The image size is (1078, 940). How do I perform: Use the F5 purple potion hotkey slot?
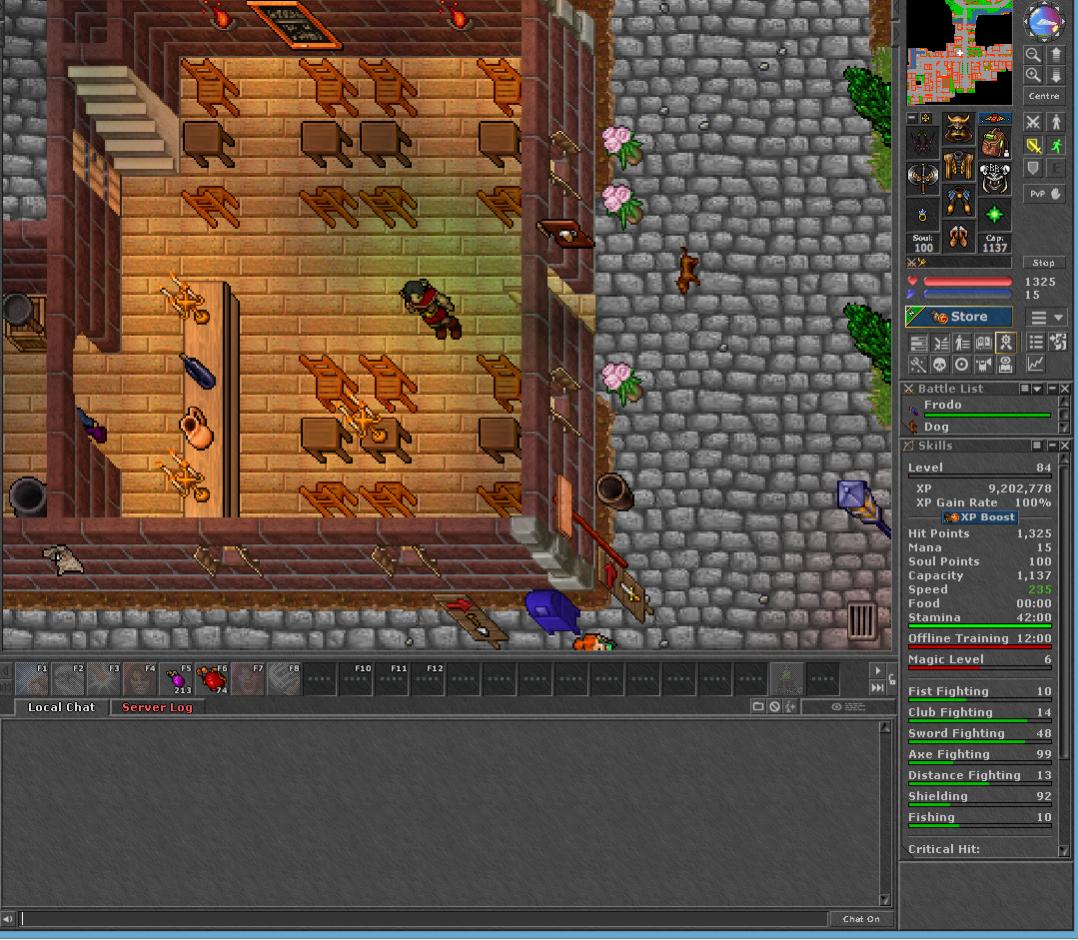point(181,680)
